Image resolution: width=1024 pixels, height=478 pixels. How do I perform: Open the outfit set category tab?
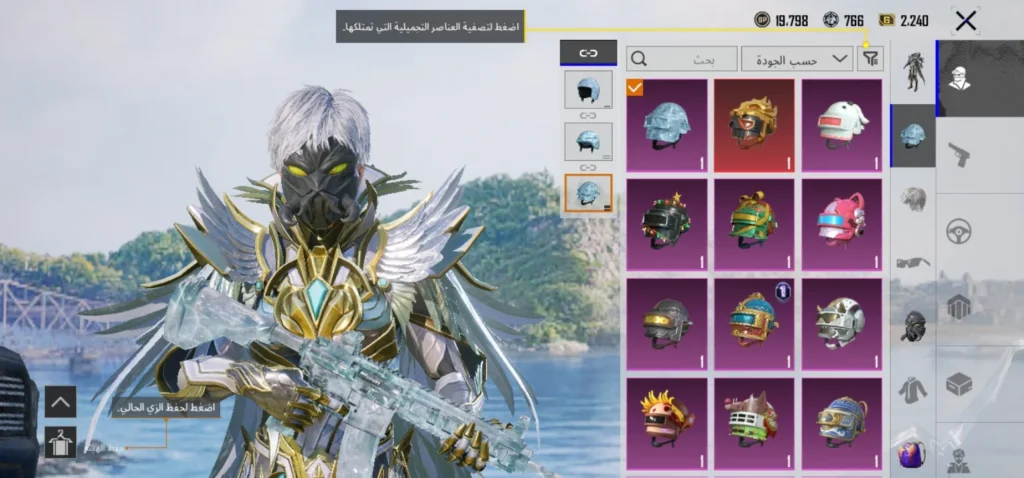point(913,72)
